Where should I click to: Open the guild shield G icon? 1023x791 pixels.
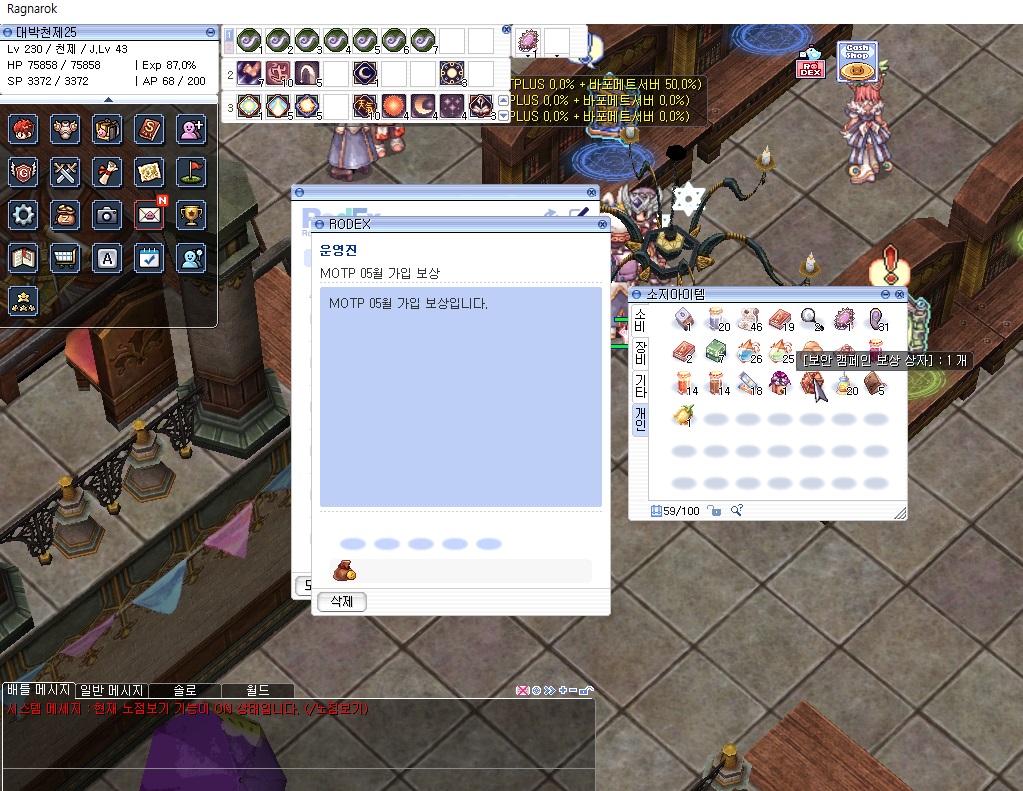coord(23,171)
